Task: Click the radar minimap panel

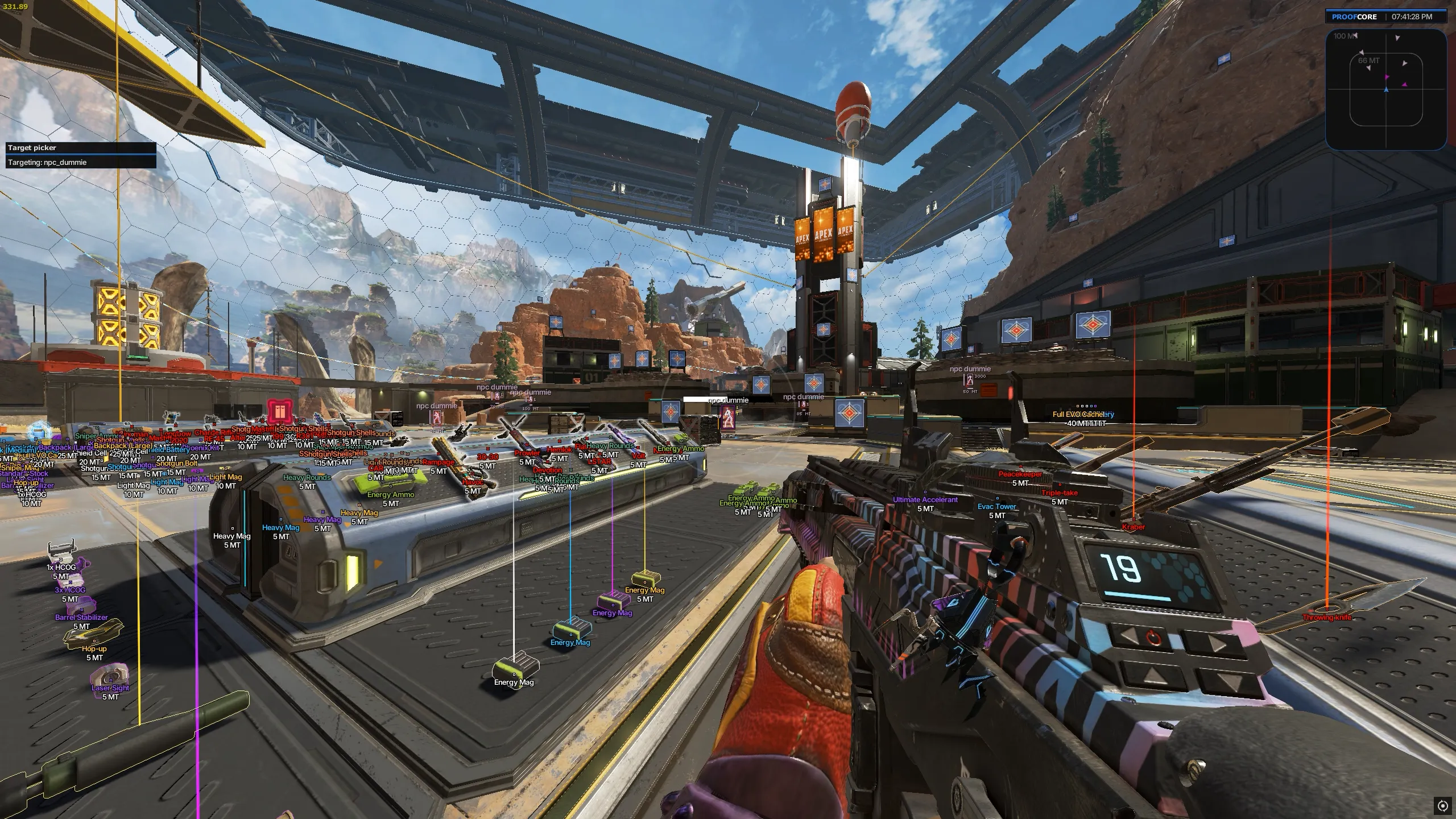Action: pos(1385,89)
